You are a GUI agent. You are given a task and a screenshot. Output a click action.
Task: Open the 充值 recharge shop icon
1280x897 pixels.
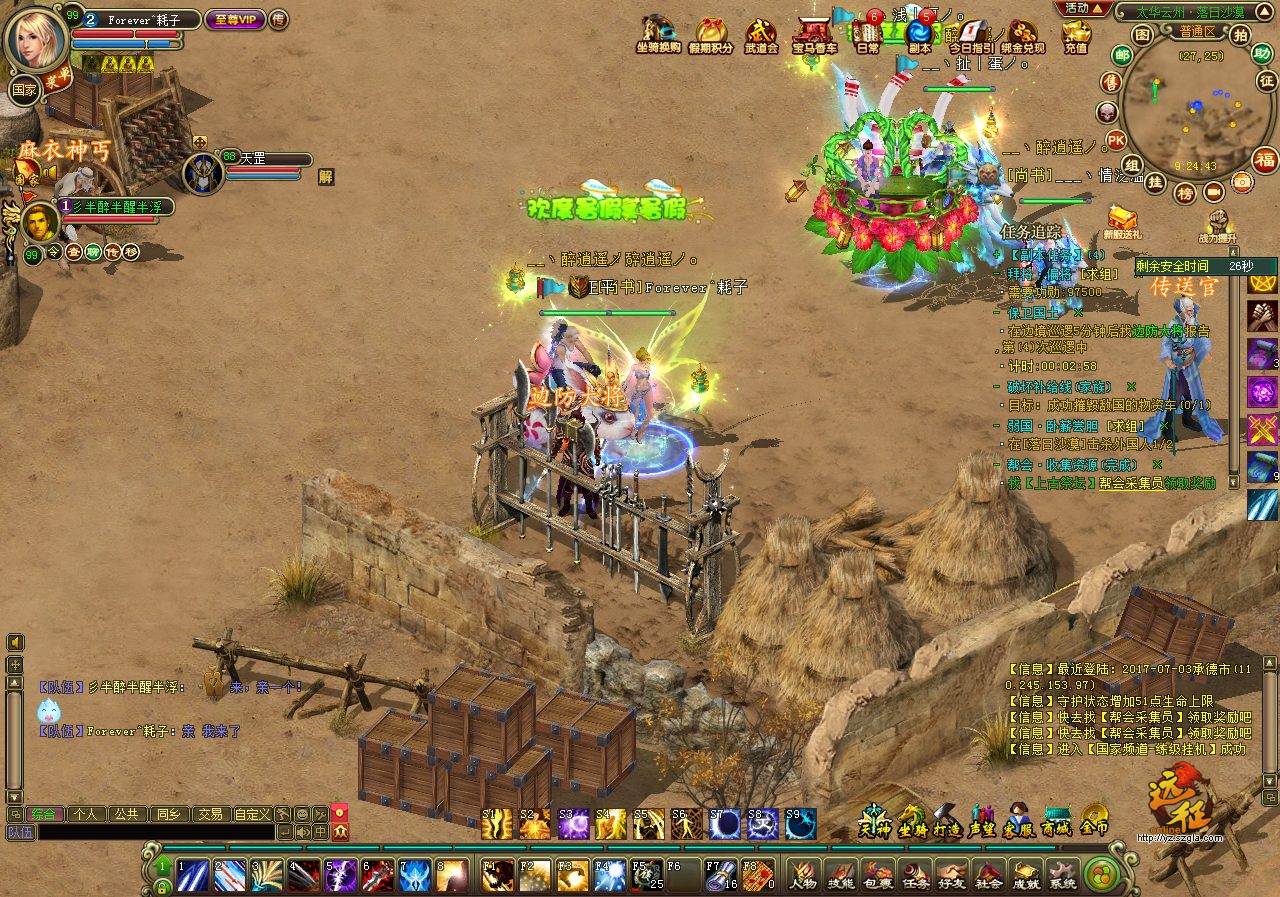[1076, 36]
